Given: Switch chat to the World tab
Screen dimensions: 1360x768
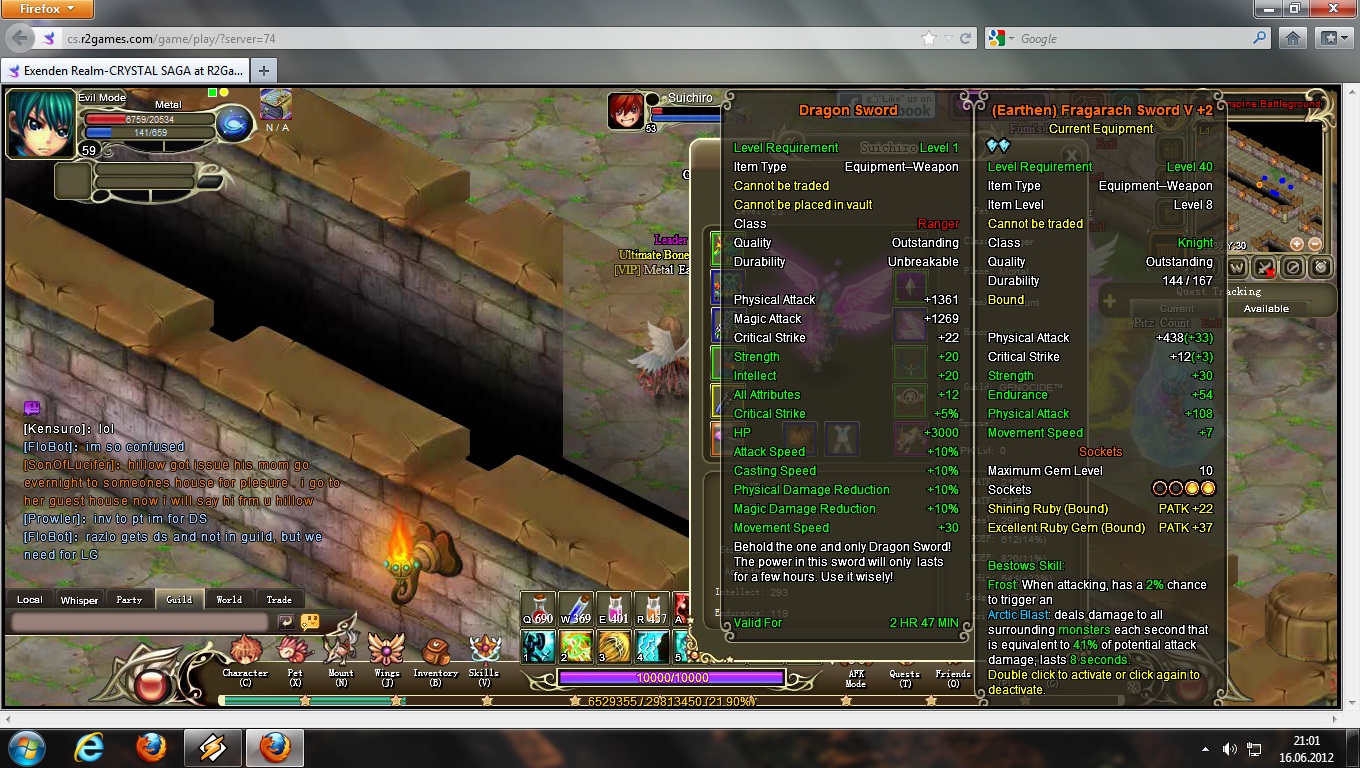Looking at the screenshot, I should pos(229,600).
